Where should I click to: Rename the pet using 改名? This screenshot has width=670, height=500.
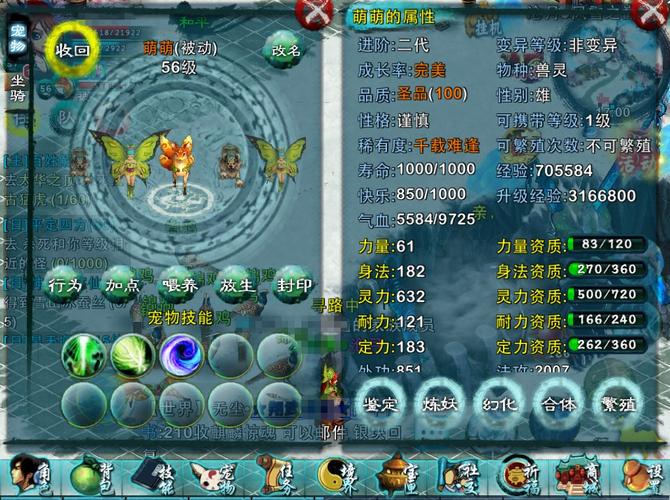click(281, 50)
